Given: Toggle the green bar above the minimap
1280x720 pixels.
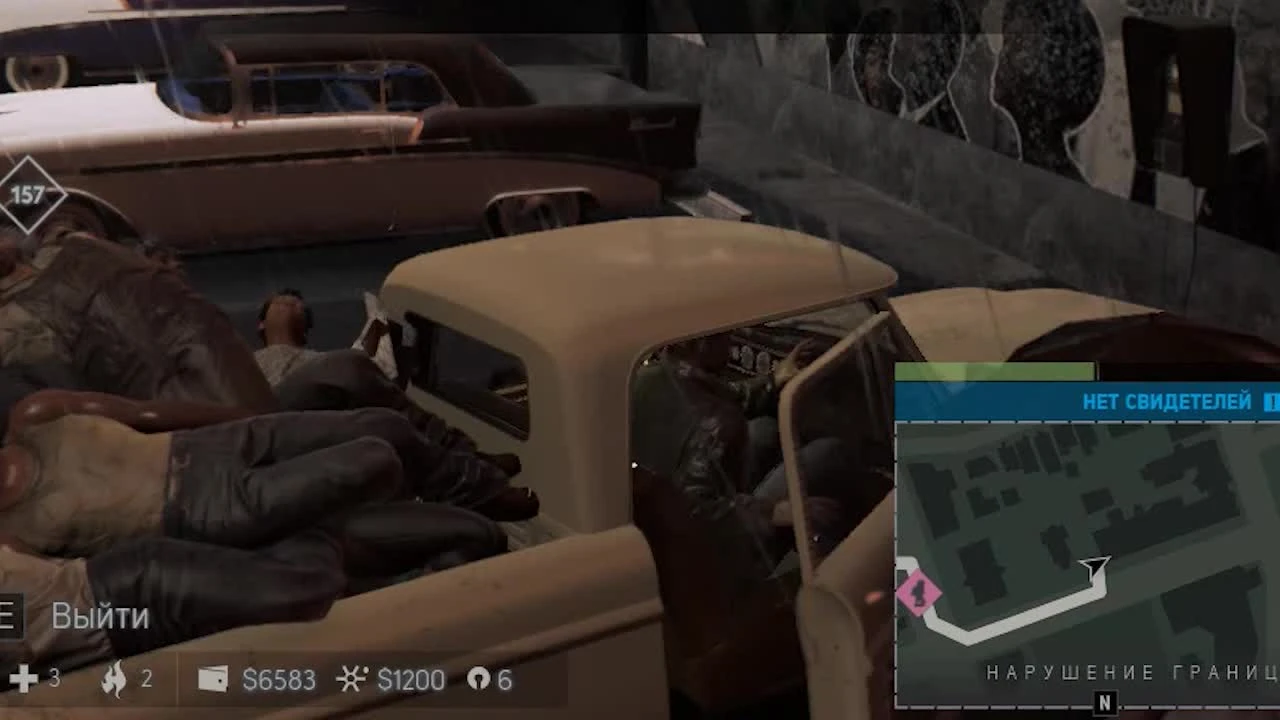Looking at the screenshot, I should pos(995,370).
